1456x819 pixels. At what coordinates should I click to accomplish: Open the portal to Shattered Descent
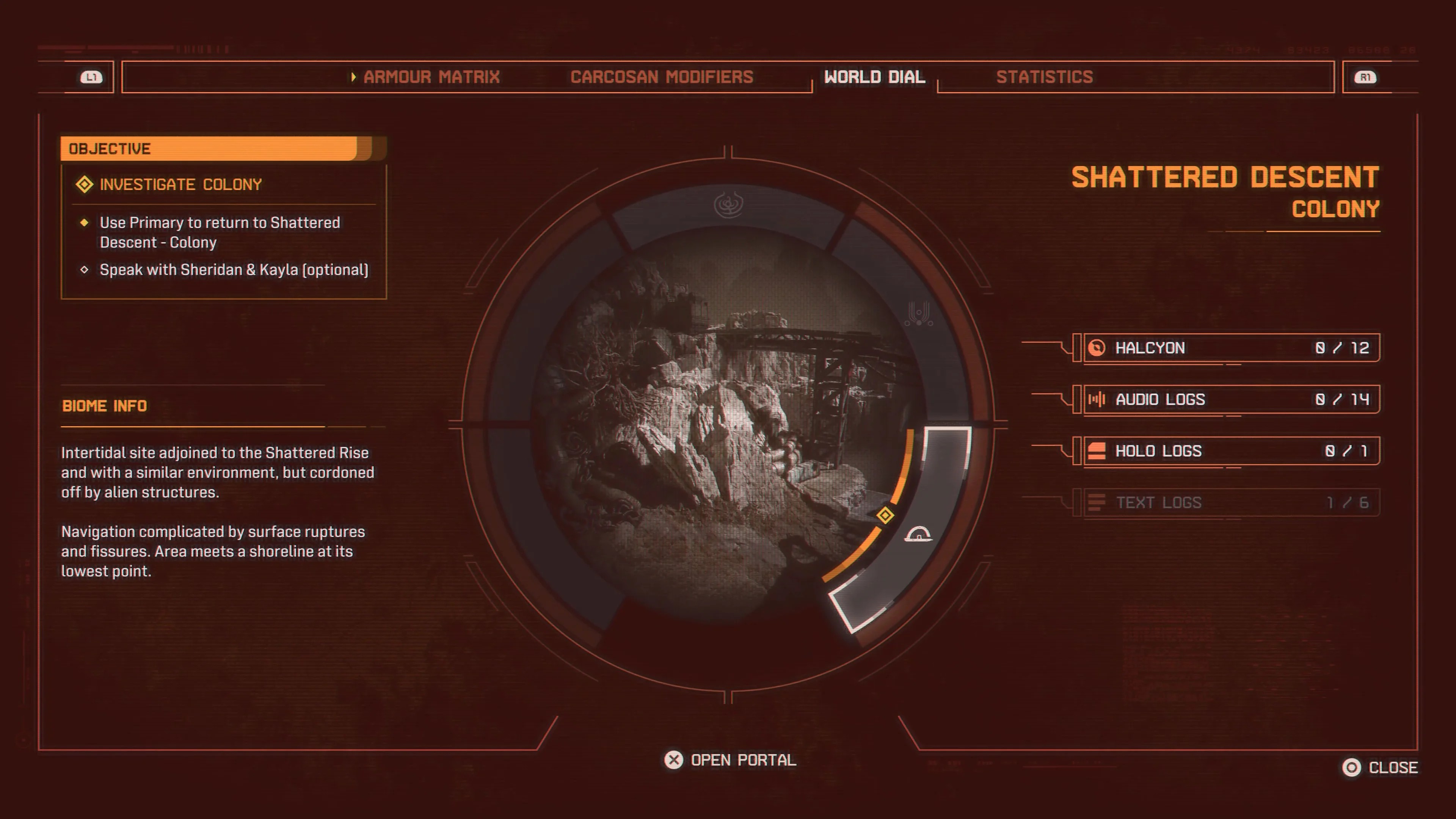click(x=730, y=760)
